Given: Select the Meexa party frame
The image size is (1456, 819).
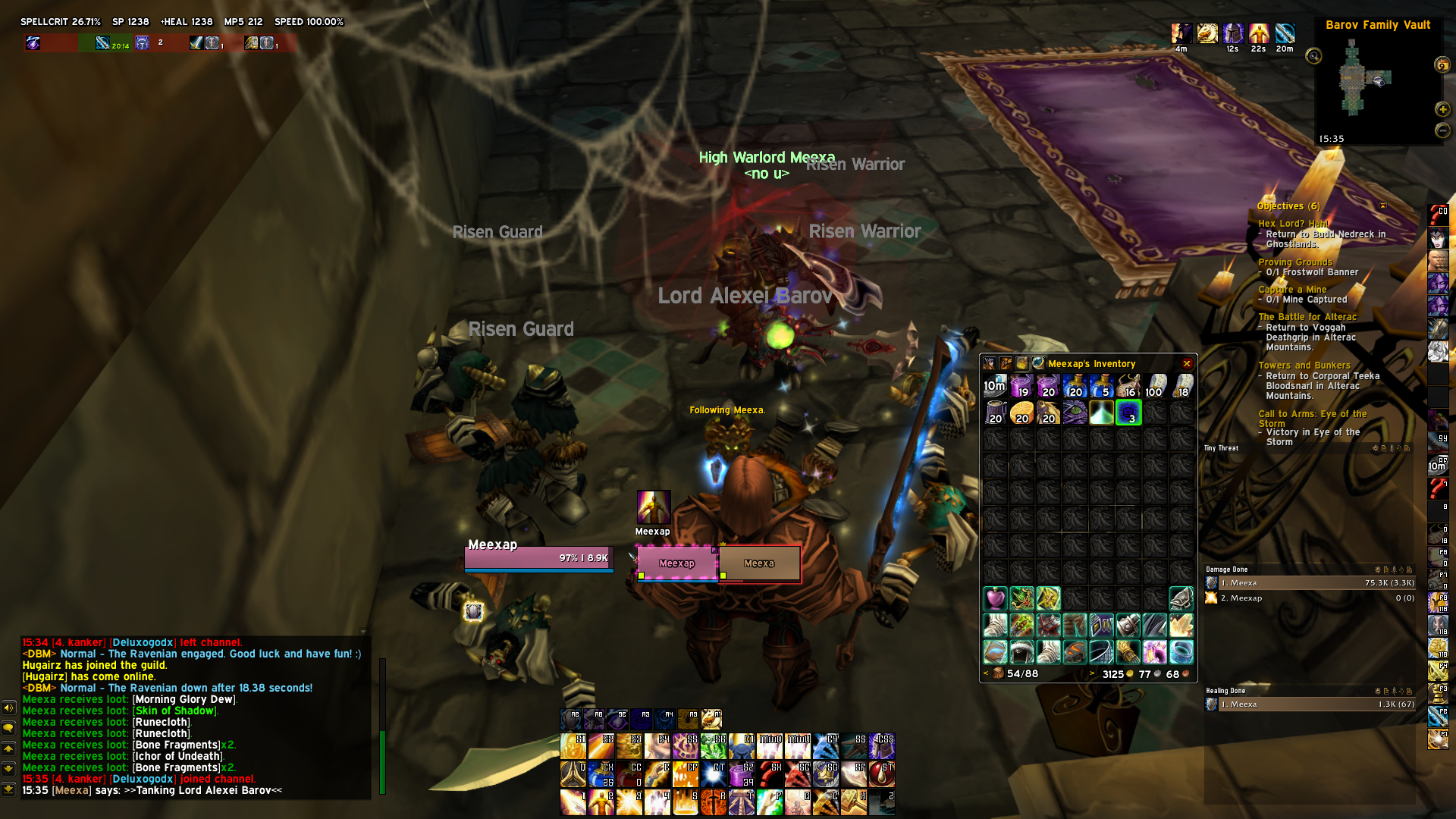Looking at the screenshot, I should (759, 563).
